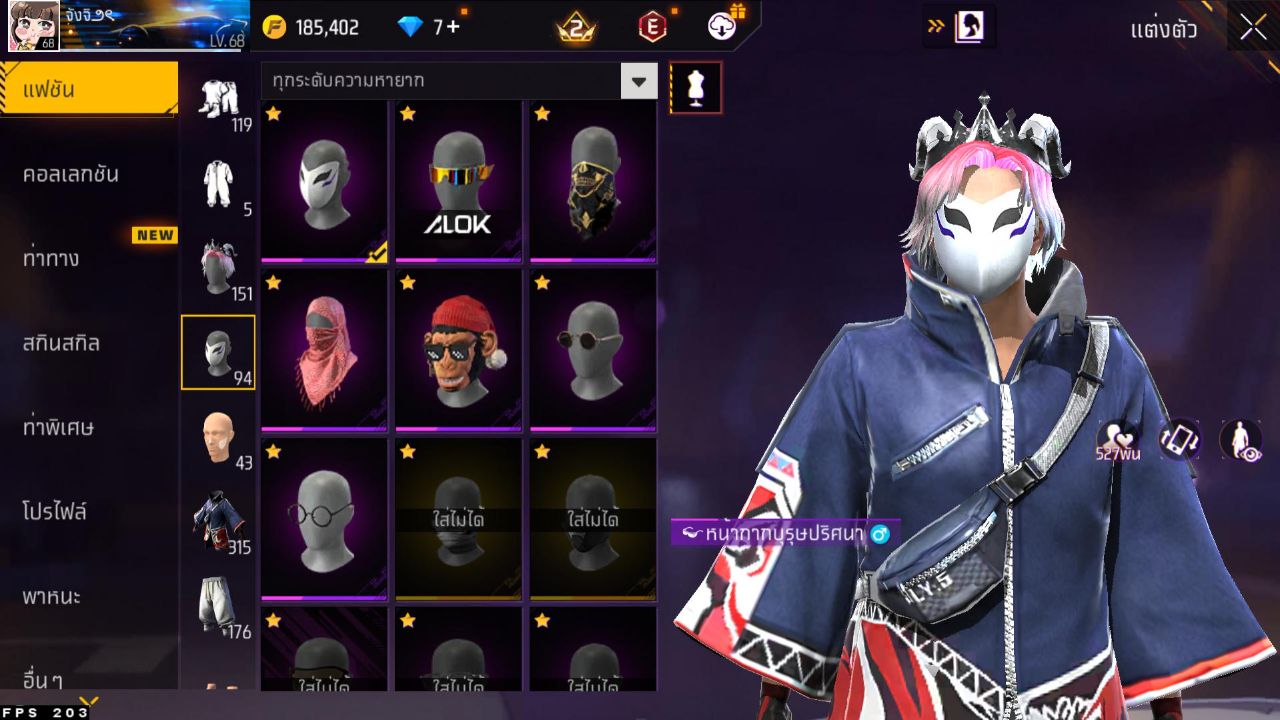Open the pants category icon with 119 items
This screenshot has height=720, width=1280.
[x=218, y=100]
